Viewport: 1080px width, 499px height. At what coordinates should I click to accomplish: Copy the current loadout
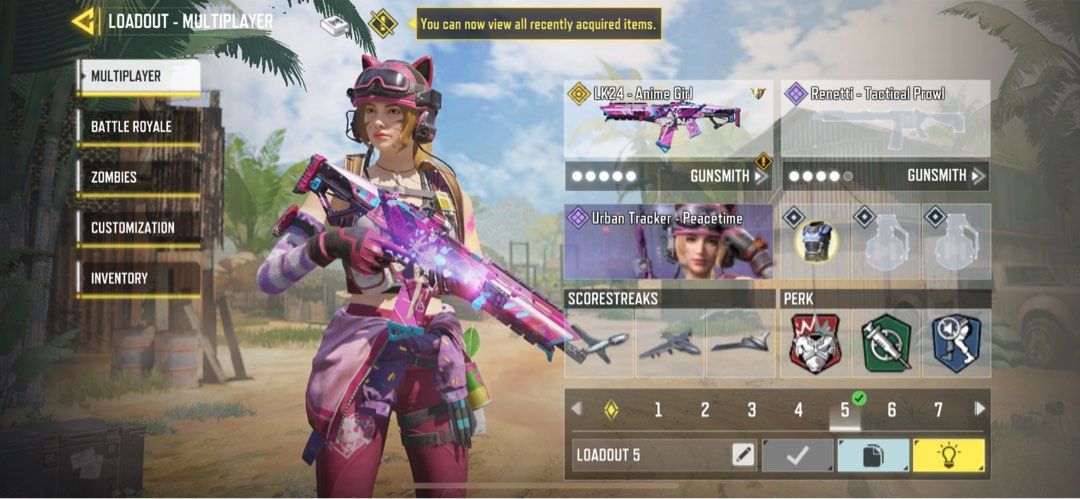point(872,455)
